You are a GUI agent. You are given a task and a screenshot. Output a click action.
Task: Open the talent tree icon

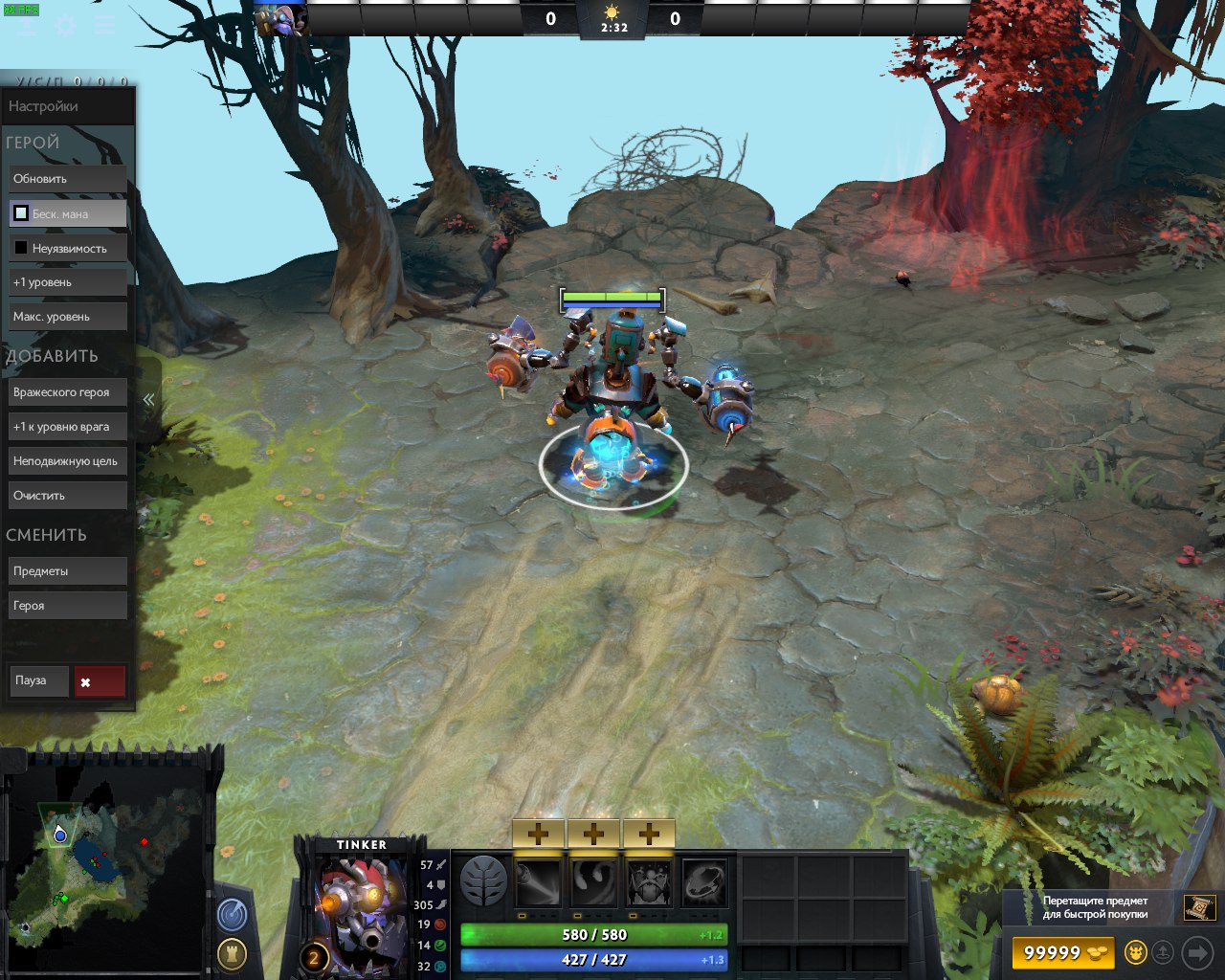click(483, 881)
